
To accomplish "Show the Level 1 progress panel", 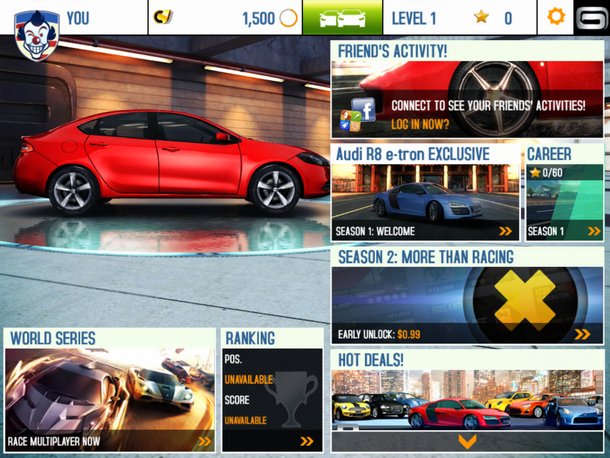I will point(458,18).
